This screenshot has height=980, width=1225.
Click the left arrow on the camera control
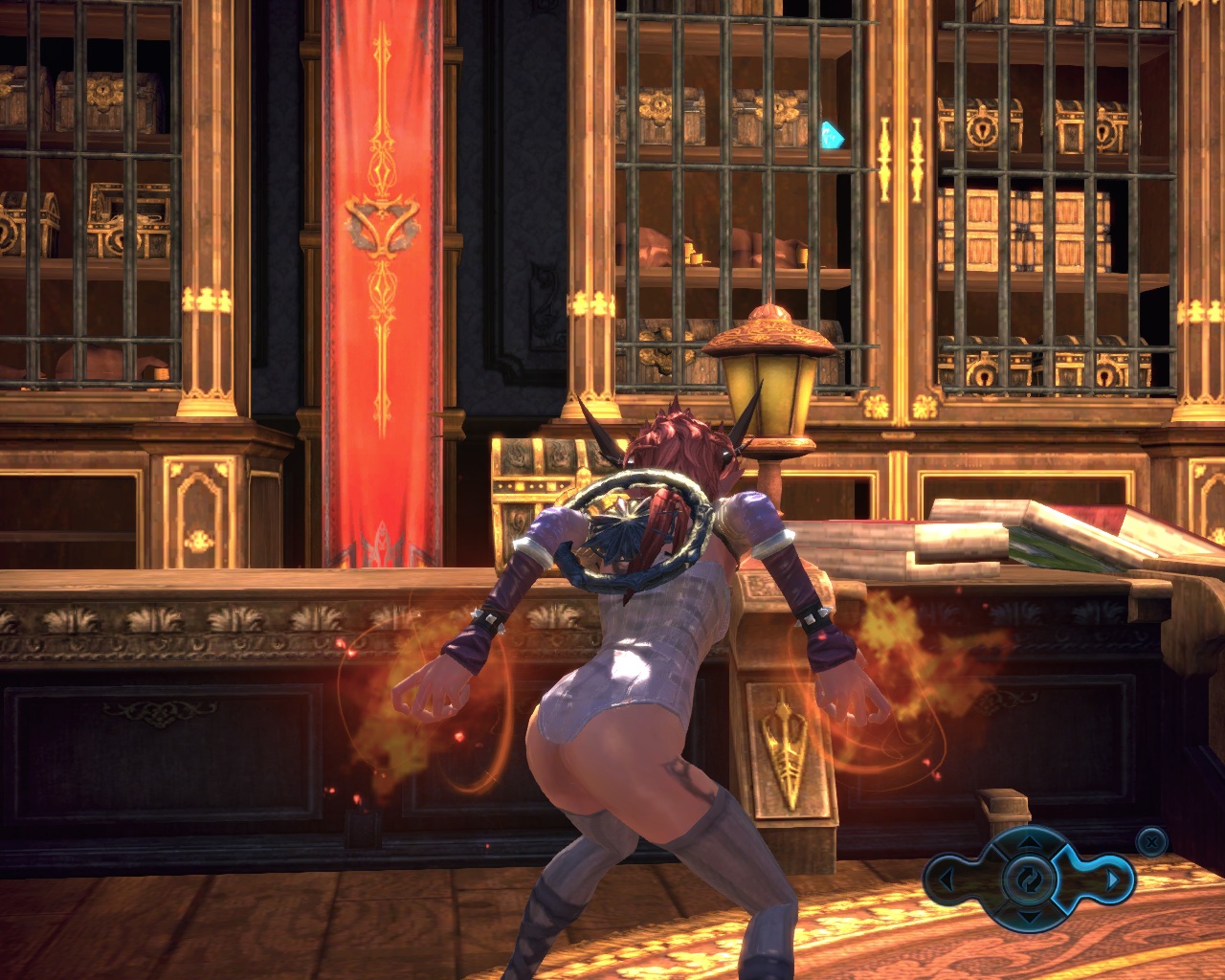click(946, 879)
